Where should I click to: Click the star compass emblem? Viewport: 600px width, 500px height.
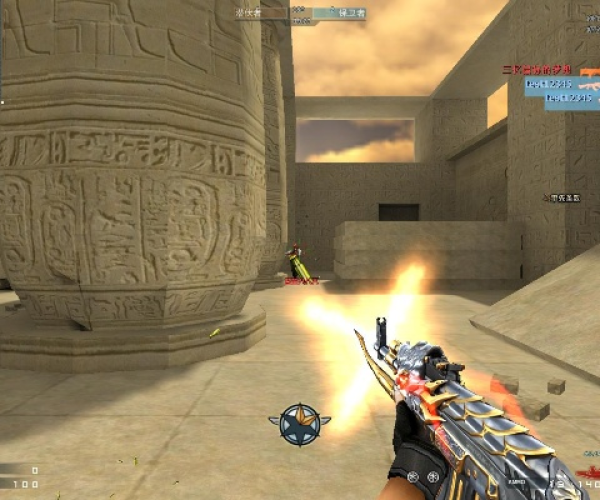300,424
